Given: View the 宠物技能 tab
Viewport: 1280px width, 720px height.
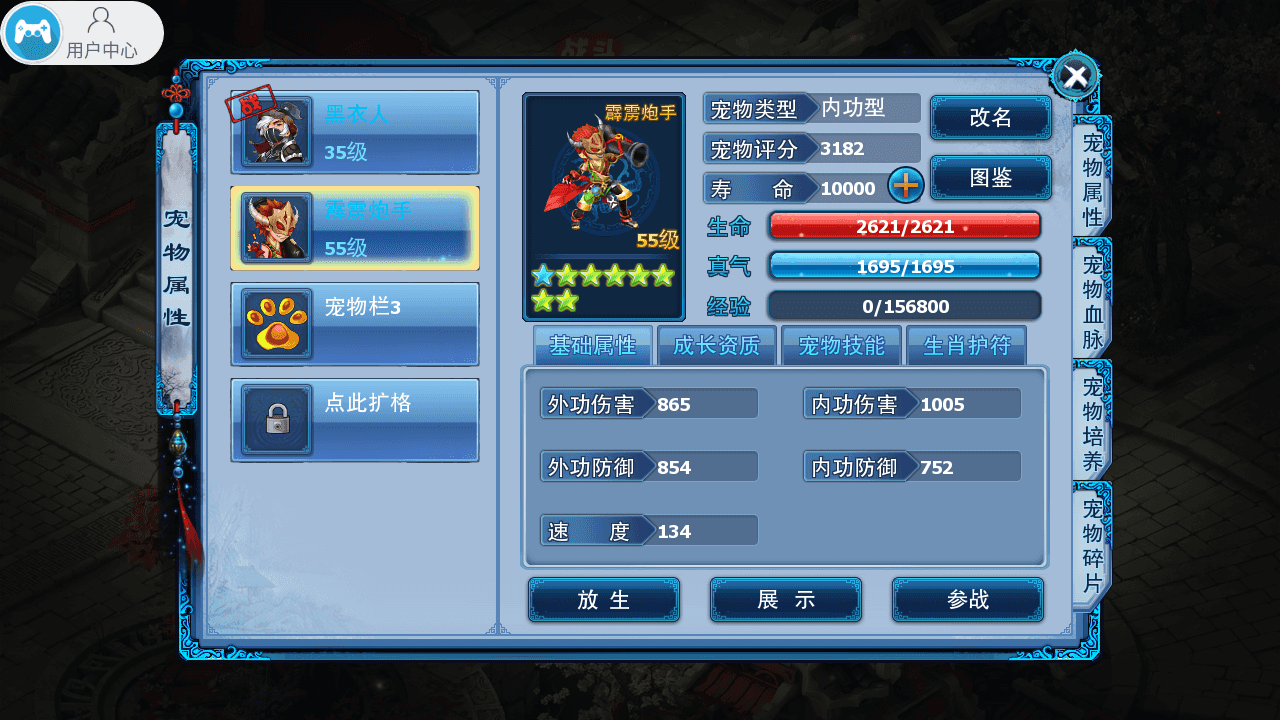Looking at the screenshot, I should point(841,346).
